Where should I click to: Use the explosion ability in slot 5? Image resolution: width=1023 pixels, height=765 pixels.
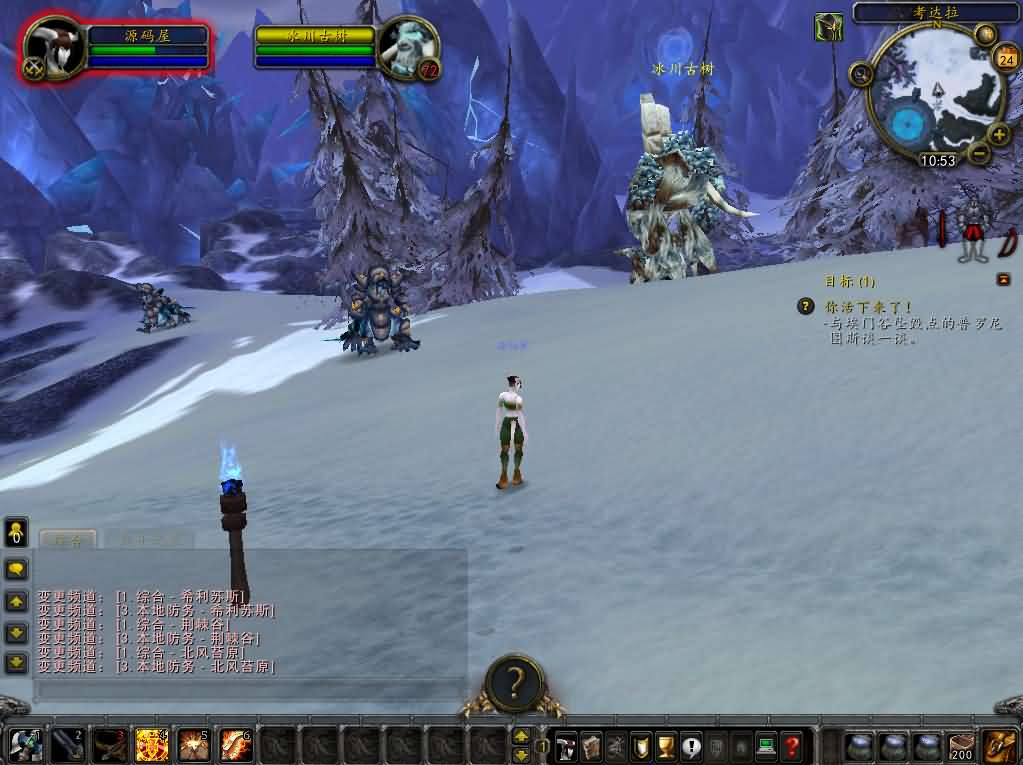coord(193,745)
